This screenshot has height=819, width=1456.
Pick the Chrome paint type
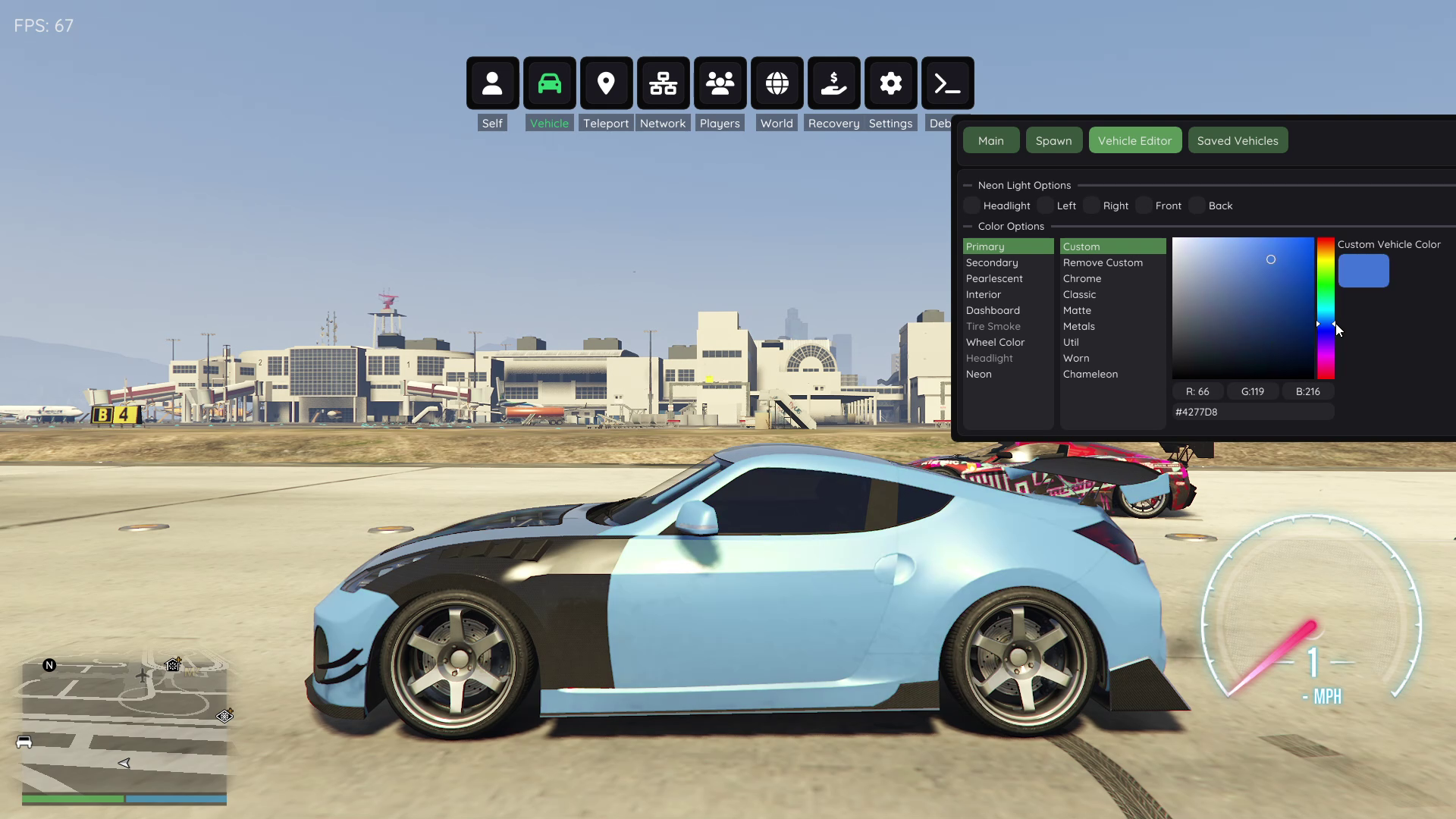point(1081,278)
